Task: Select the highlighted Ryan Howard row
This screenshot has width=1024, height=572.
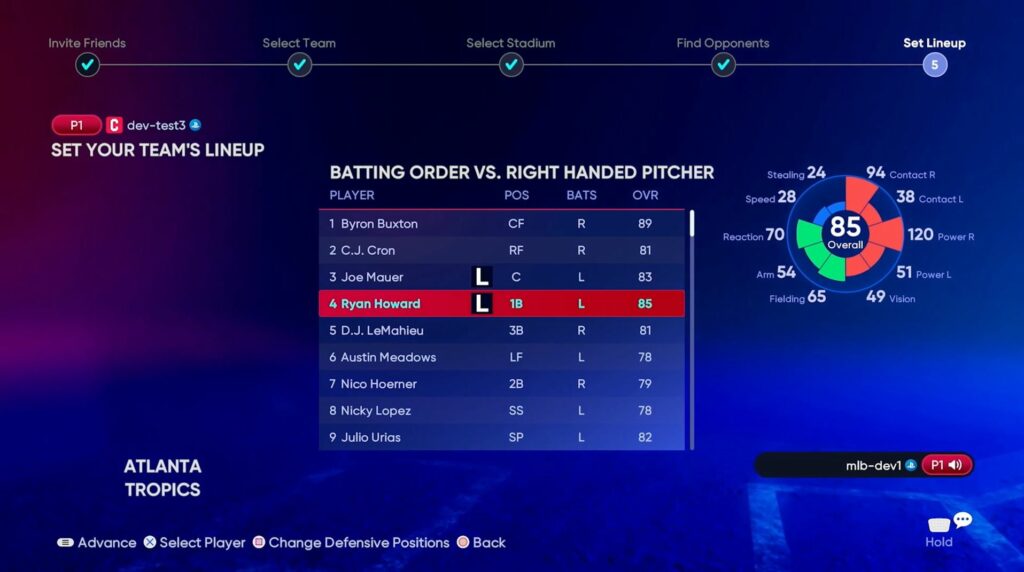Action: click(x=501, y=304)
